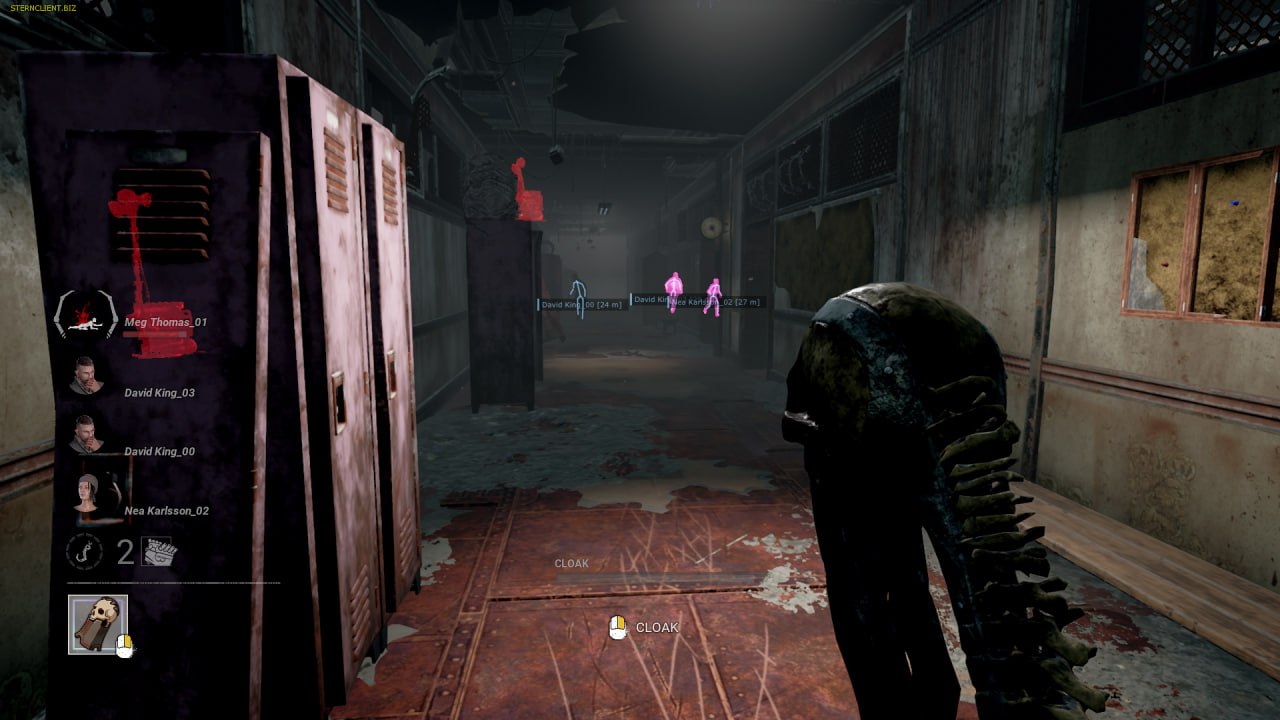The height and width of the screenshot is (720, 1280).
Task: Click the STERNCLIENT.BIZ watermark text
Action: coord(39,8)
